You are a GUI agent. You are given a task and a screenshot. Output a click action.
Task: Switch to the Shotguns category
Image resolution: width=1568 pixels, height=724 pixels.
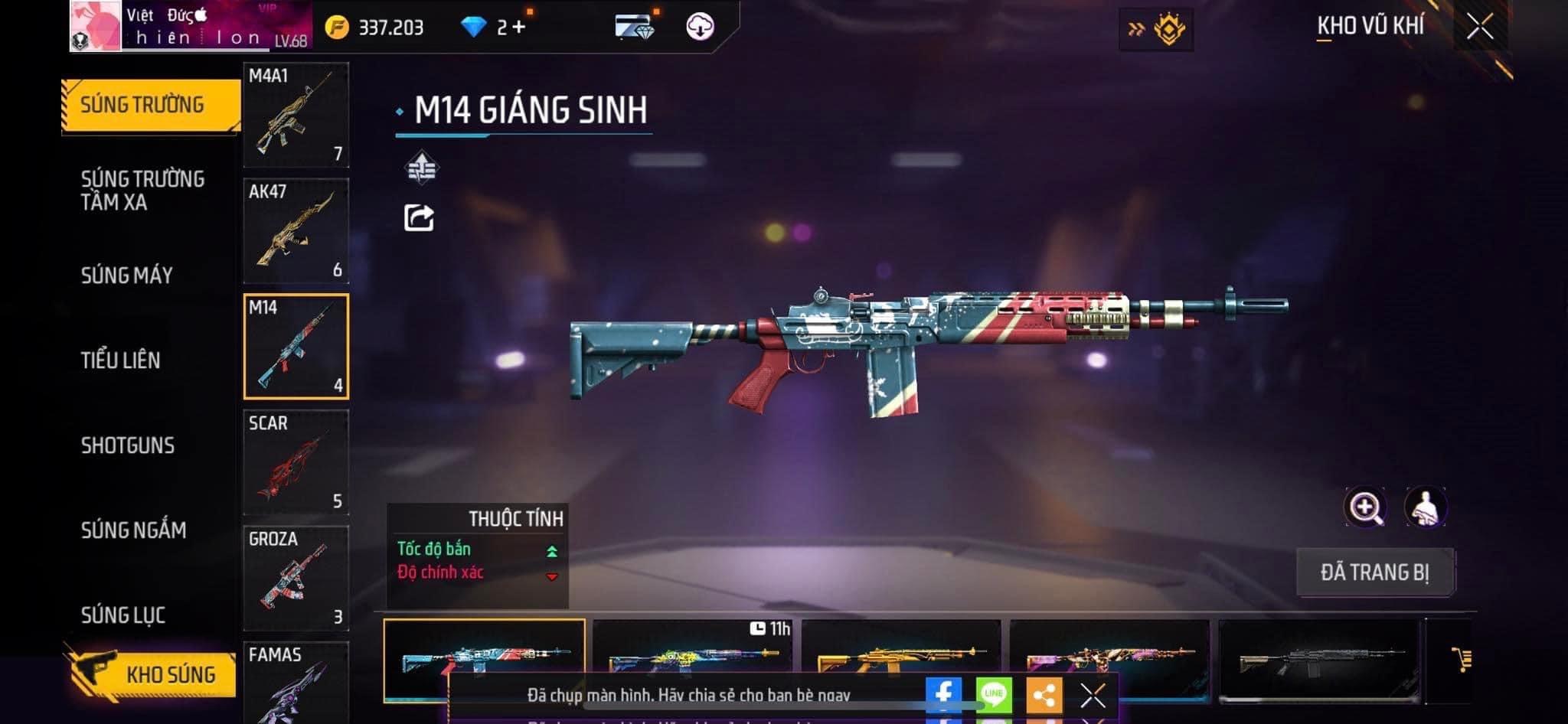(128, 445)
